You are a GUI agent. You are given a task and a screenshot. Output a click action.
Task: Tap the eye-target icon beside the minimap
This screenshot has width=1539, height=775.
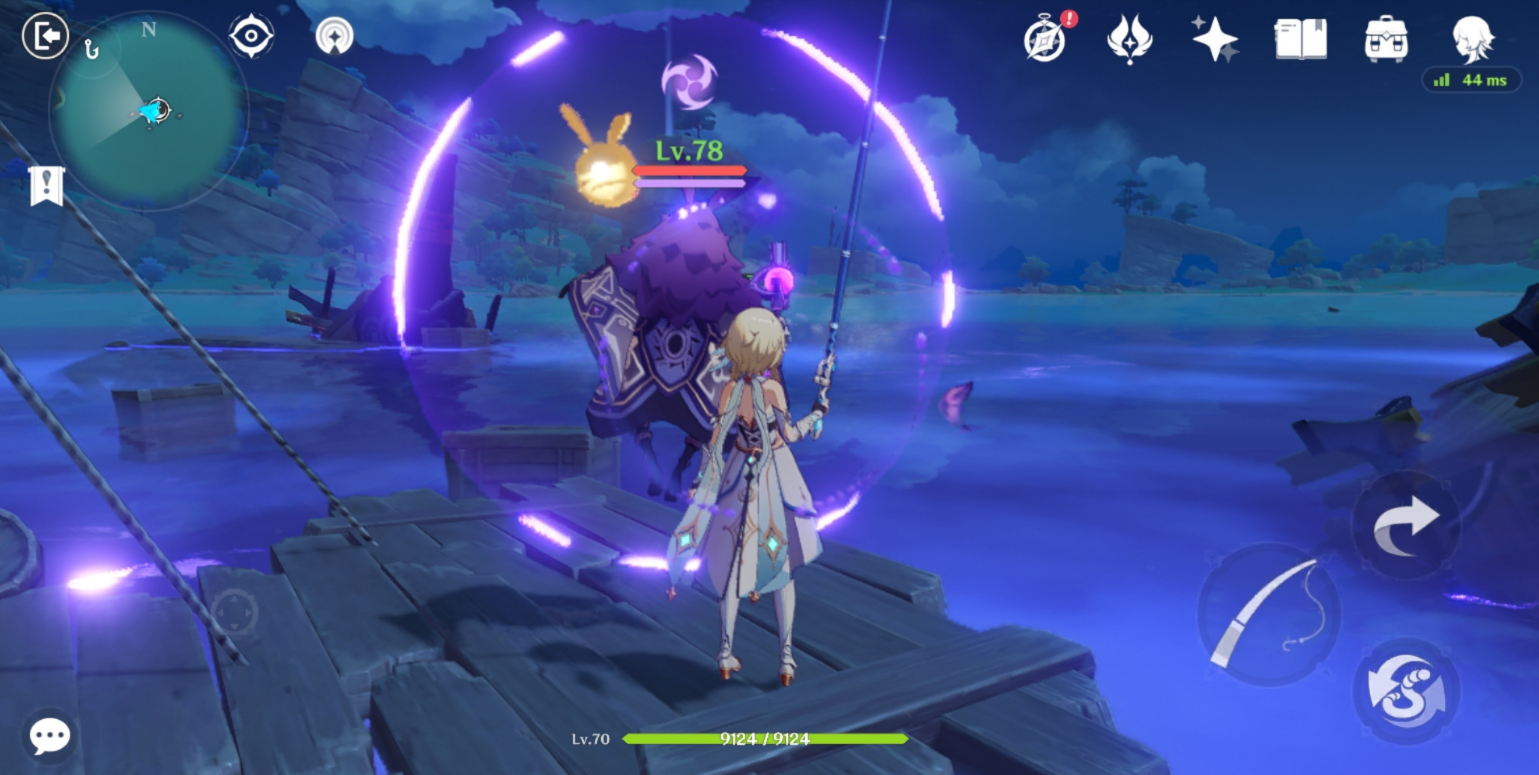point(251,37)
